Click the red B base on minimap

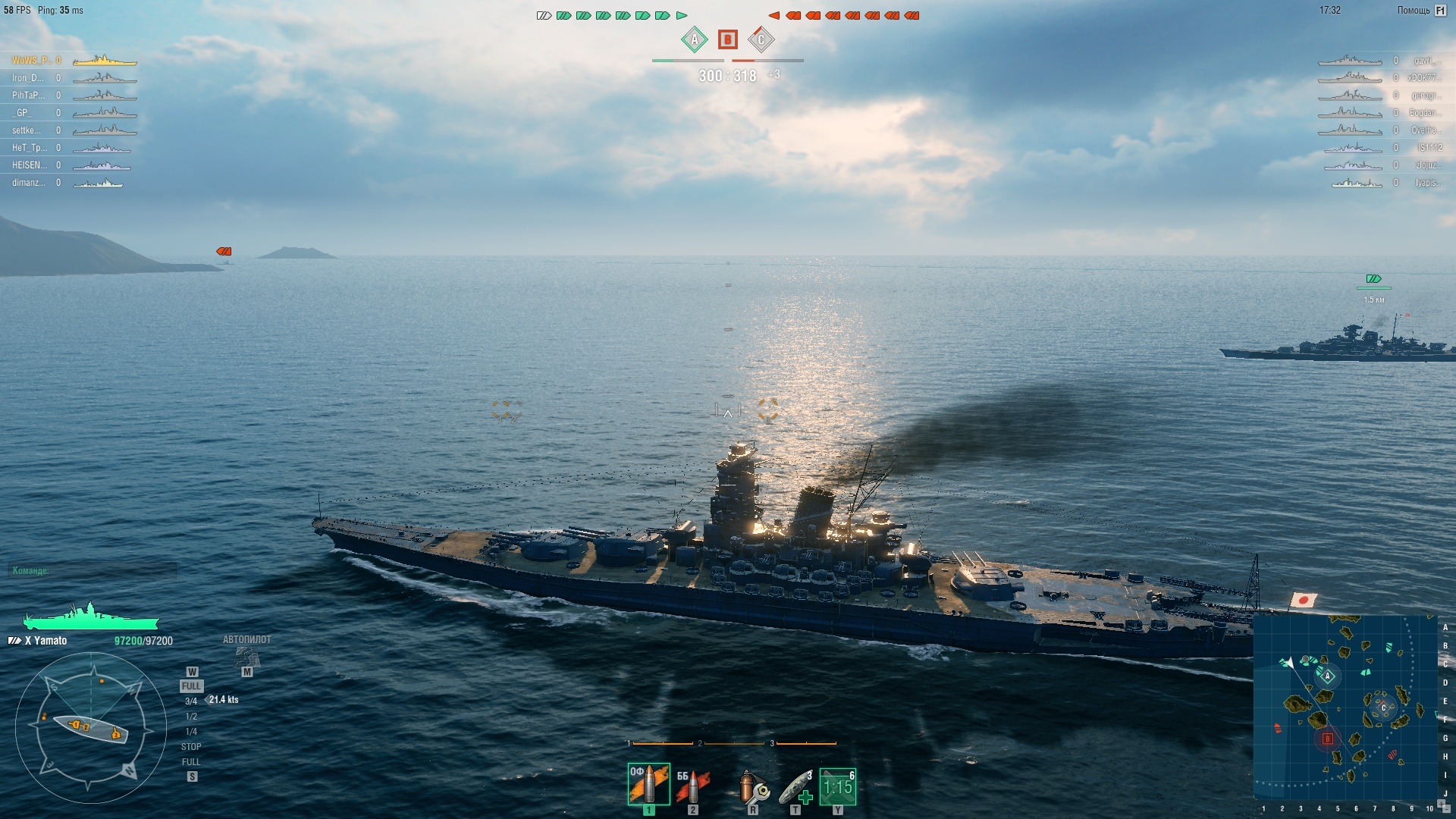1327,739
